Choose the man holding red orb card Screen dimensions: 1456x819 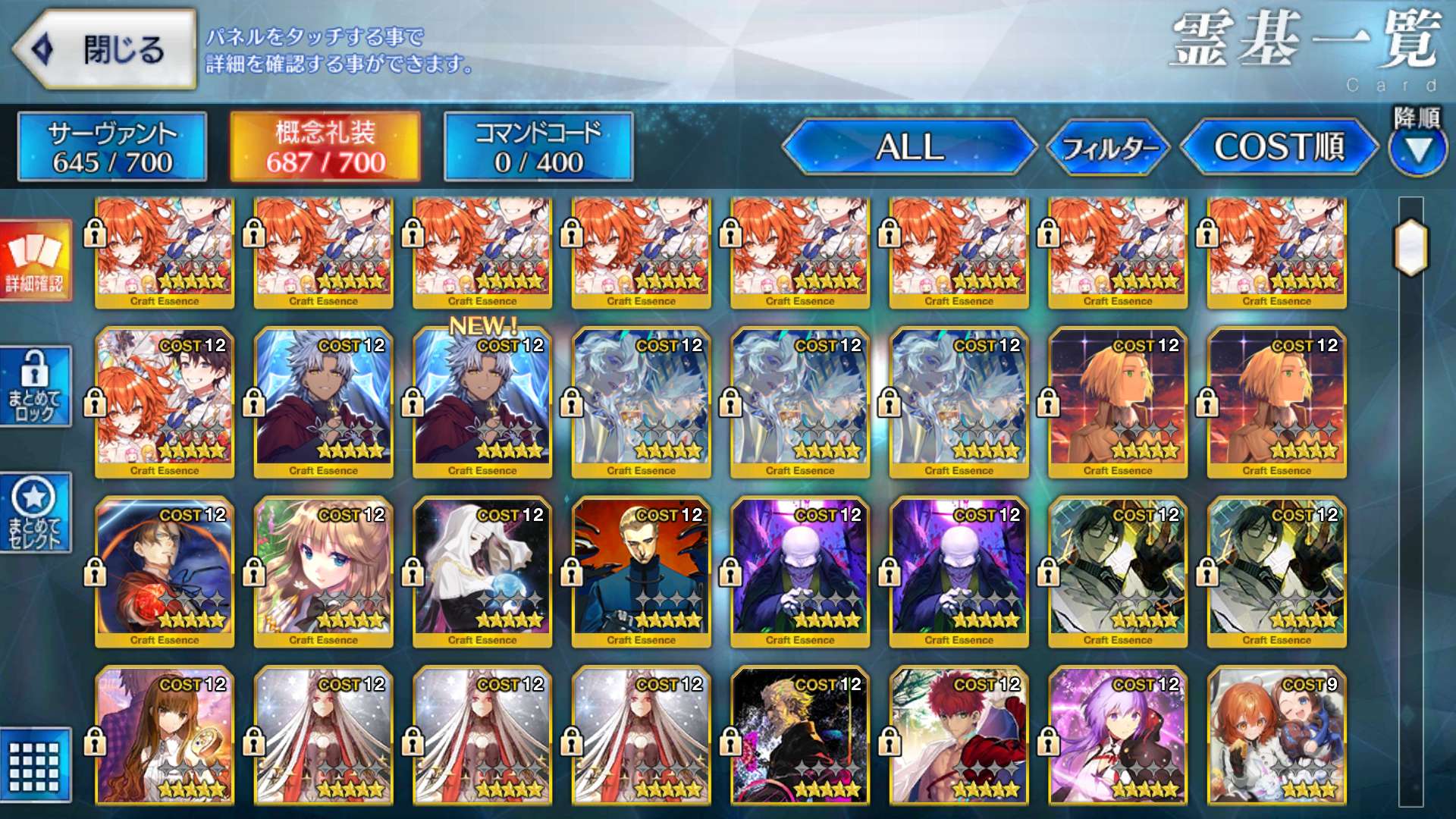165,573
